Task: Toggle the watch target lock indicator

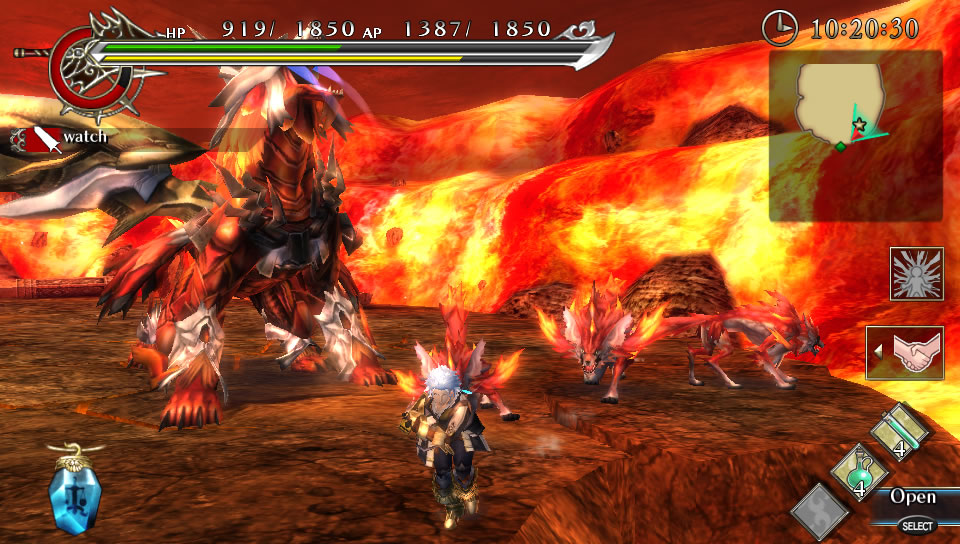Action: 60,137
